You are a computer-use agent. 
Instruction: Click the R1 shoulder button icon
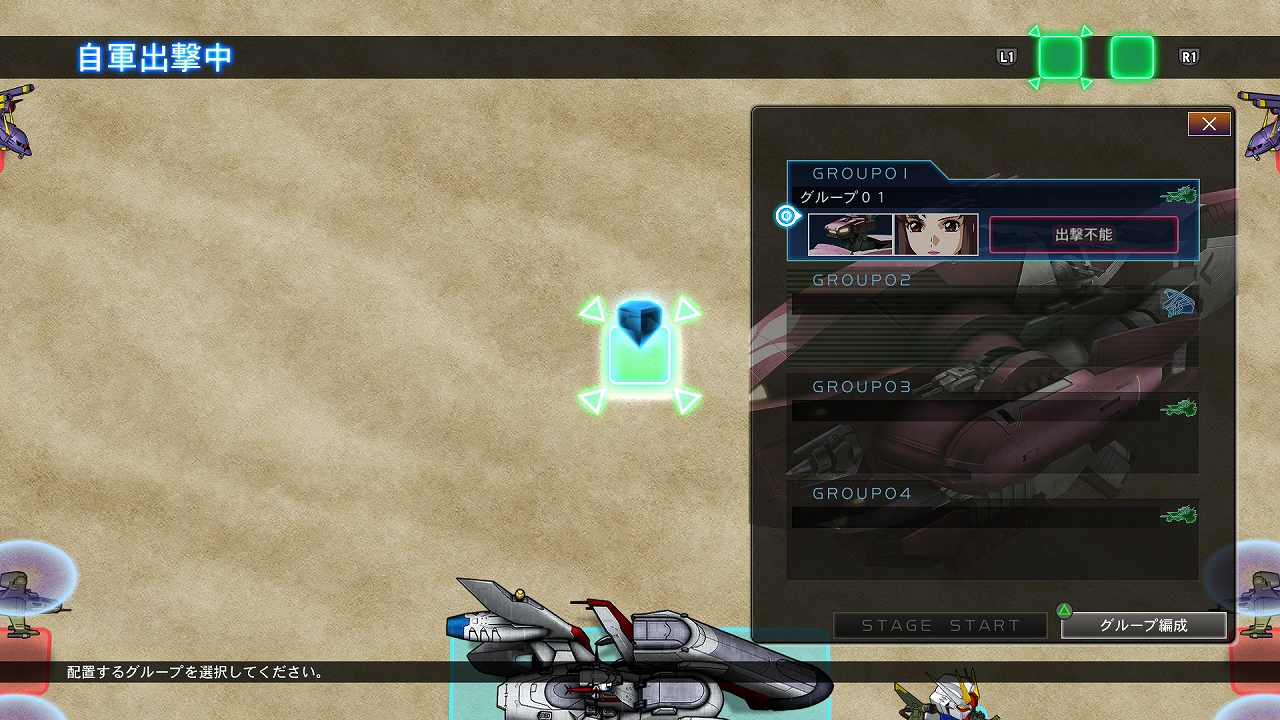click(x=1189, y=57)
